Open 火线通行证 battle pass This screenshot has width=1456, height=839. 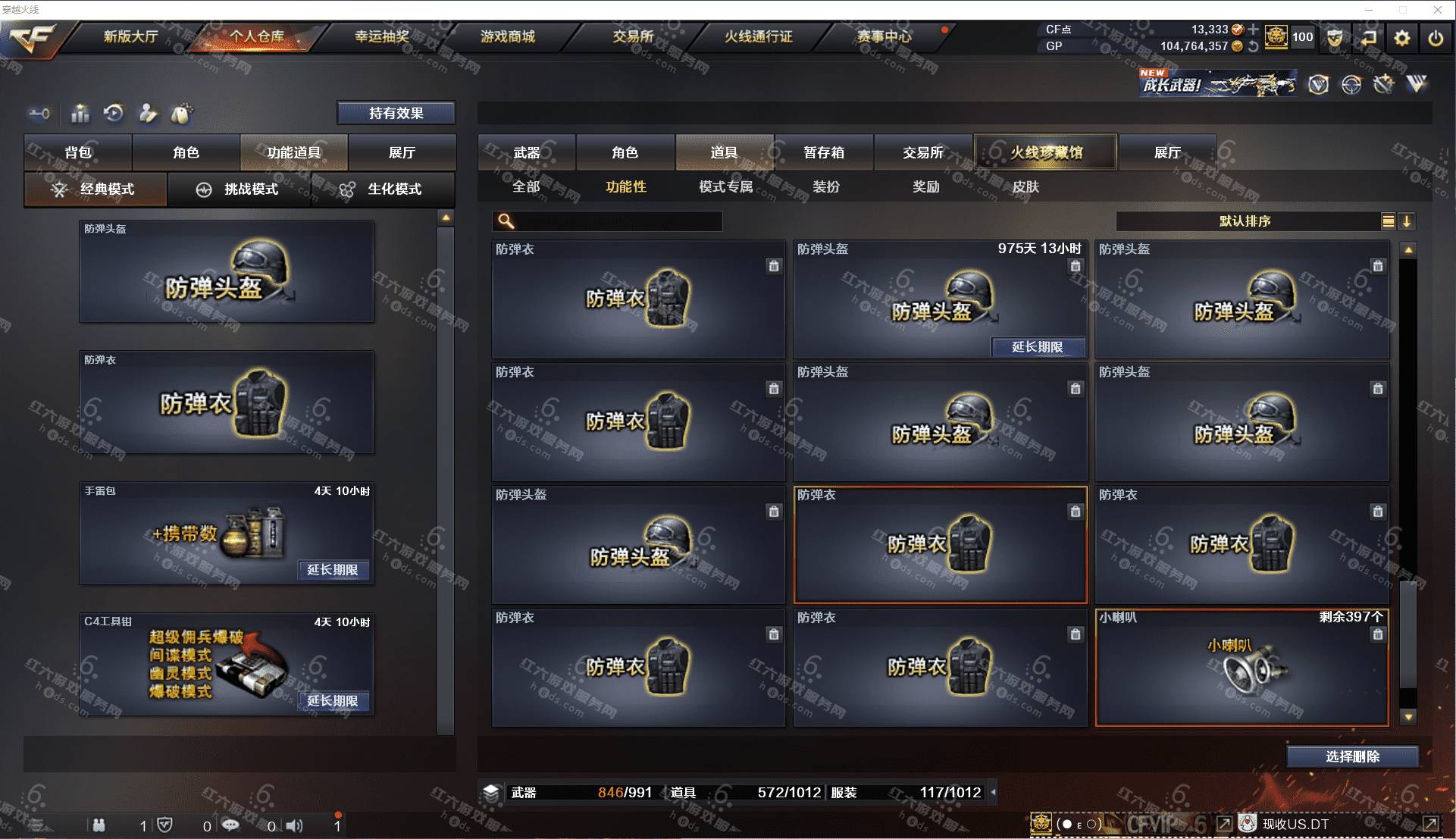758,36
